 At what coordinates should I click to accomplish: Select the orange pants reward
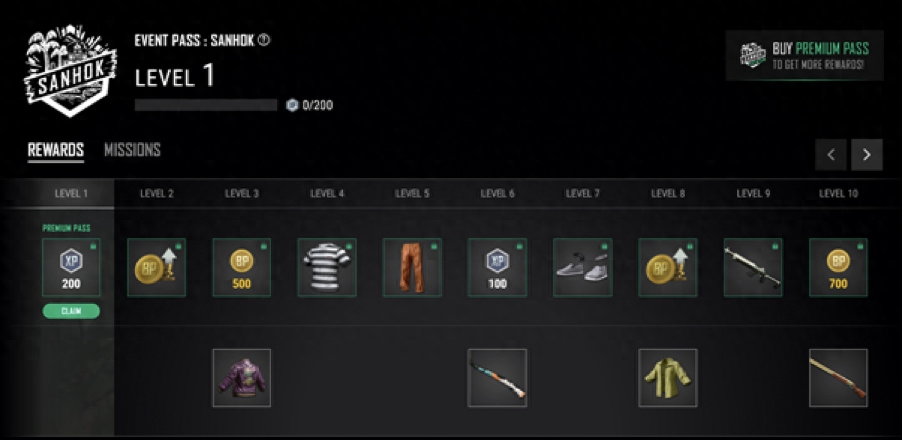point(412,267)
